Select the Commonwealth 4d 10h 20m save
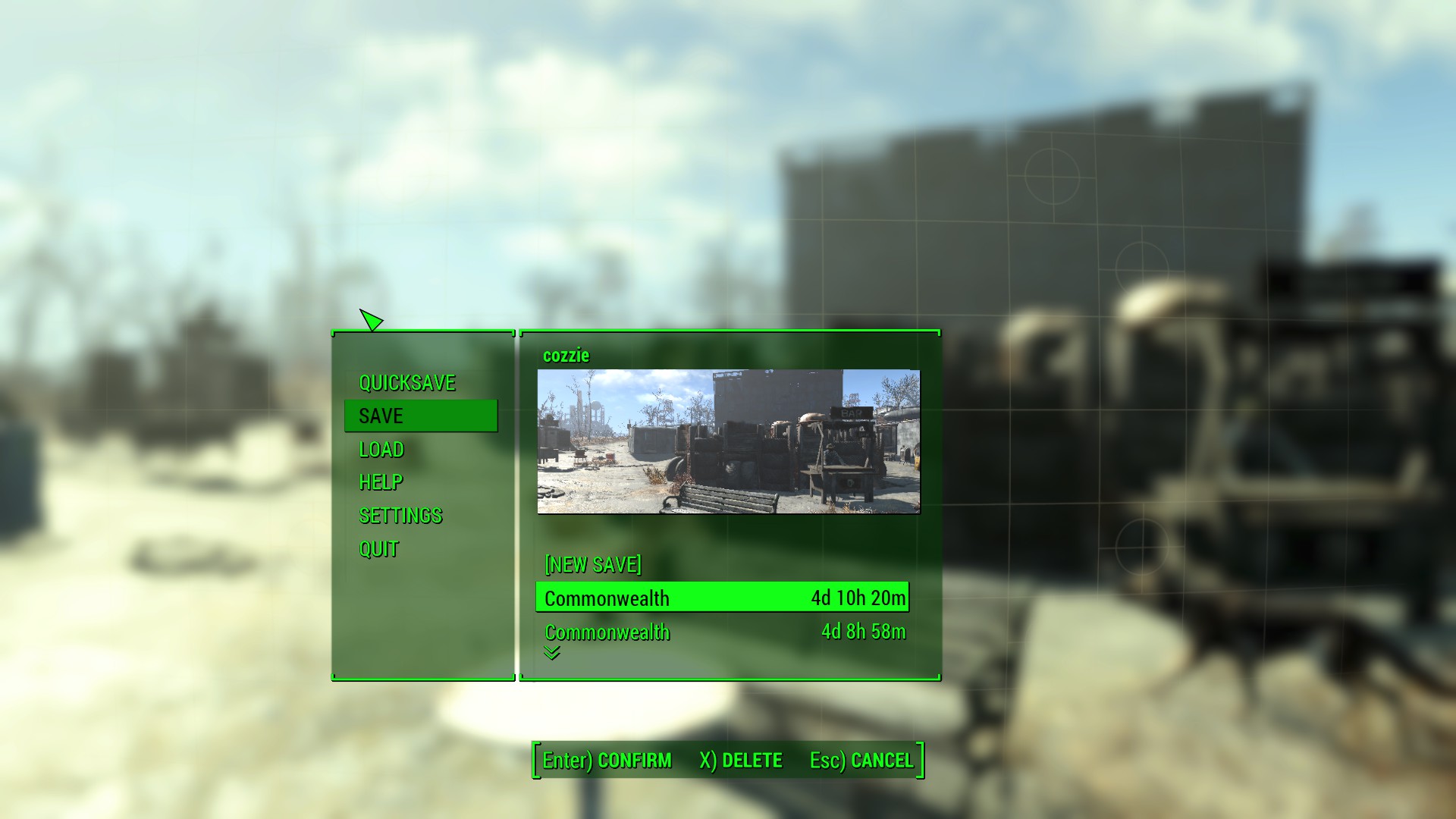This screenshot has height=819, width=1456. click(x=722, y=598)
